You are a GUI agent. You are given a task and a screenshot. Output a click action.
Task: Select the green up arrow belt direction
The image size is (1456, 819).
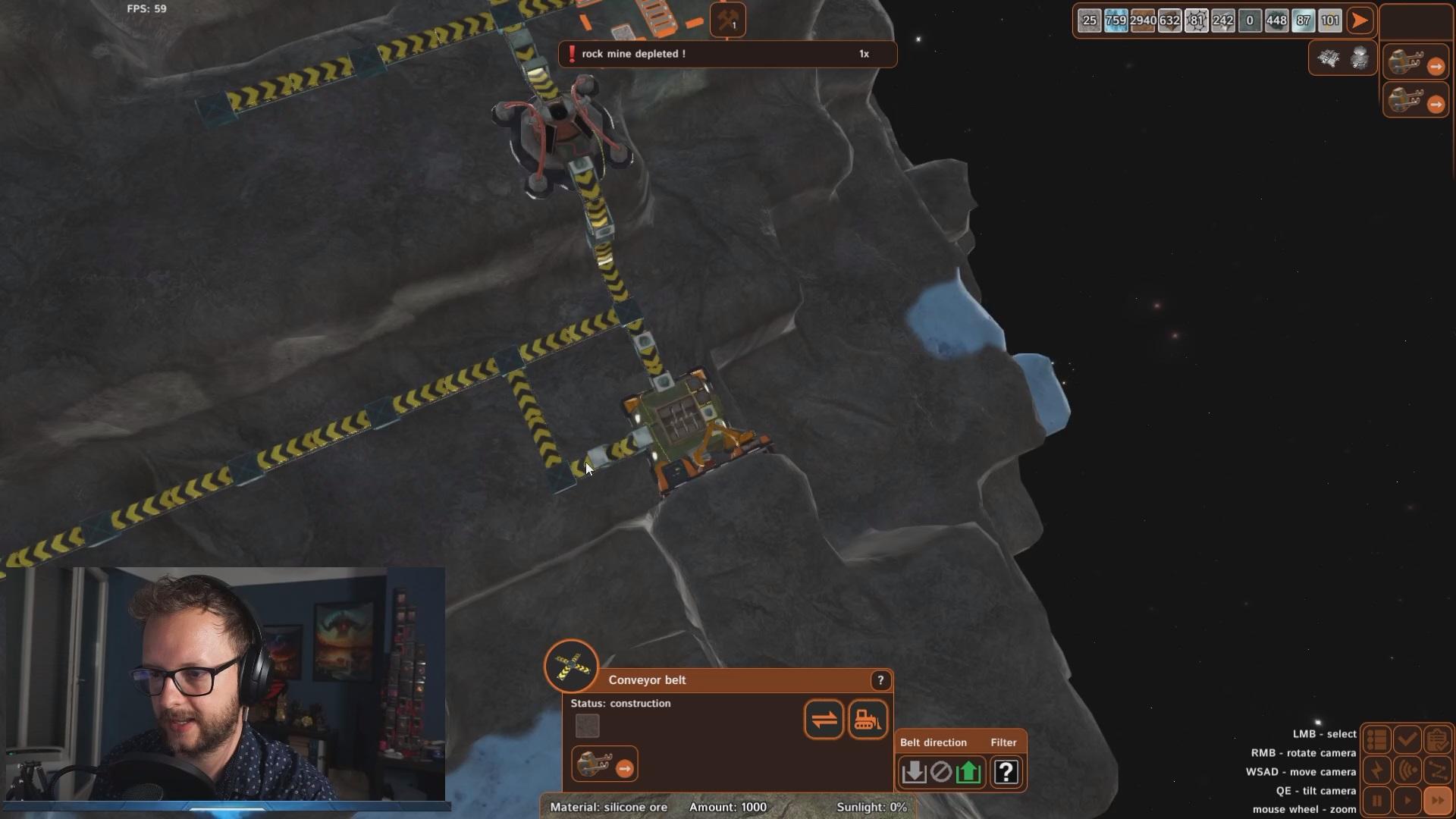coord(968,772)
